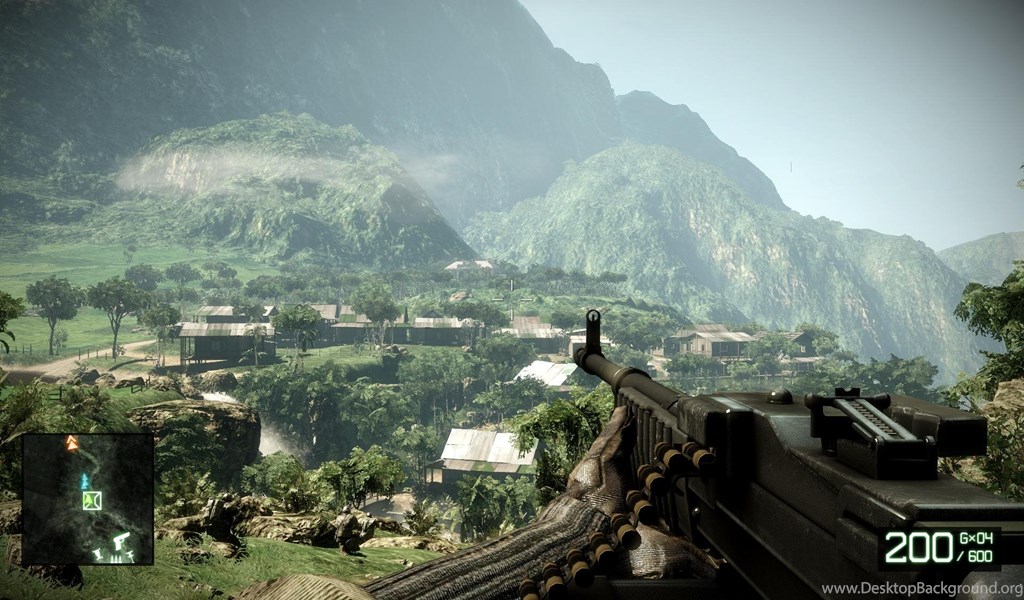
Task: Select the cyan teammate marker on minimap
Action: (85, 481)
